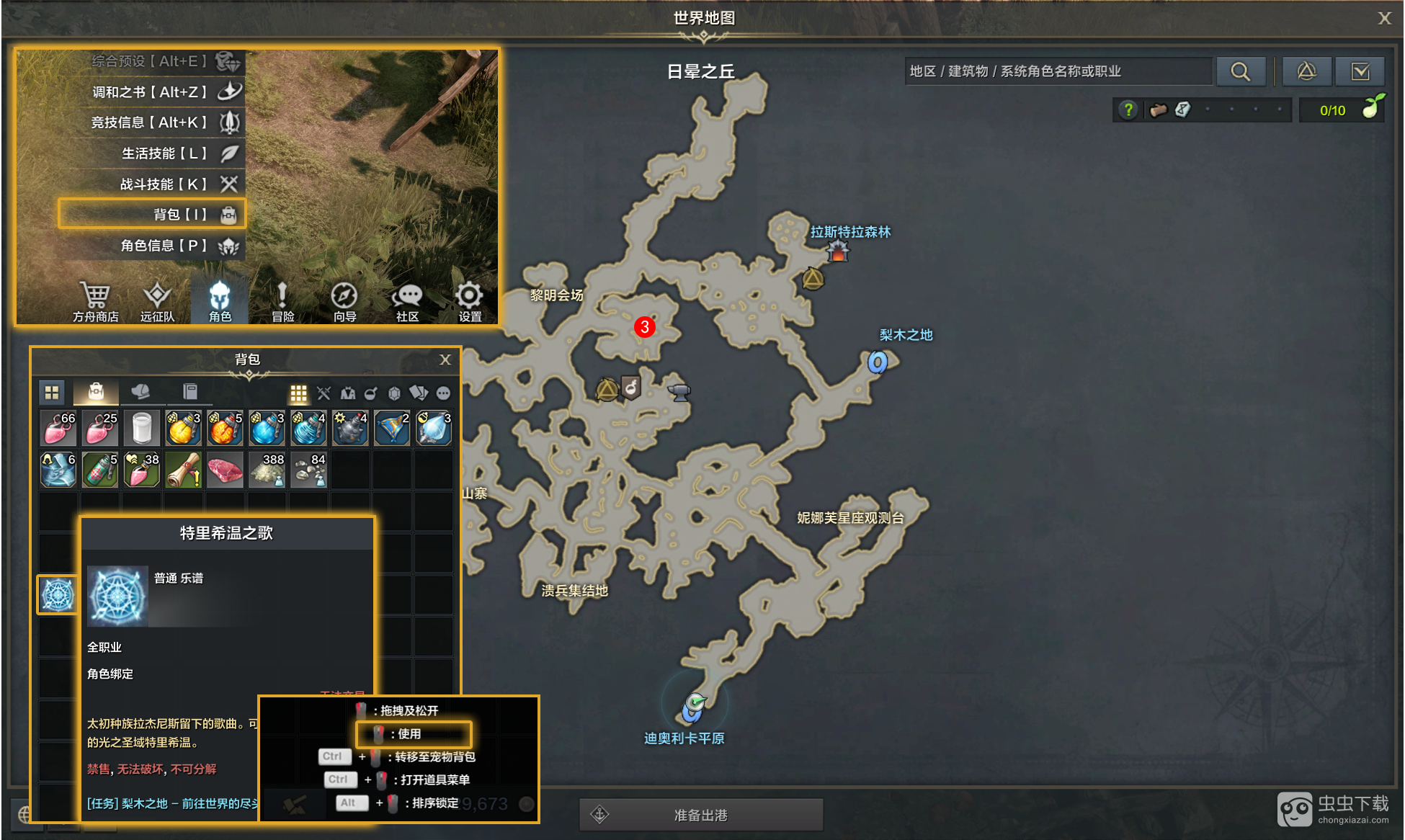Select the 特里希温之歌 sheet music slot
This screenshot has width=1405, height=840.
pyautogui.click(x=58, y=595)
